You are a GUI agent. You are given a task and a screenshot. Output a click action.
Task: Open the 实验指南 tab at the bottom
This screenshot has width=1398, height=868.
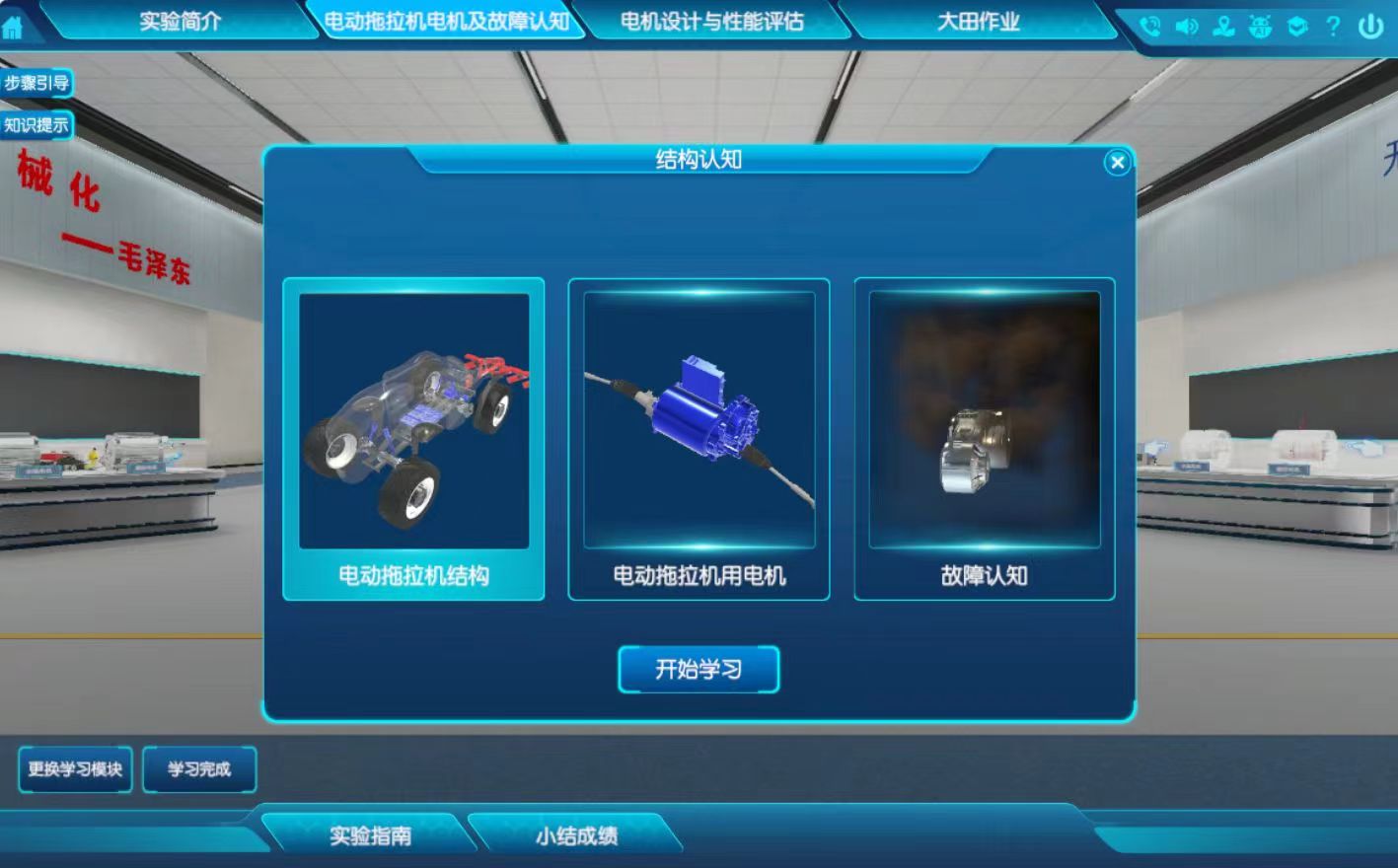click(x=375, y=834)
